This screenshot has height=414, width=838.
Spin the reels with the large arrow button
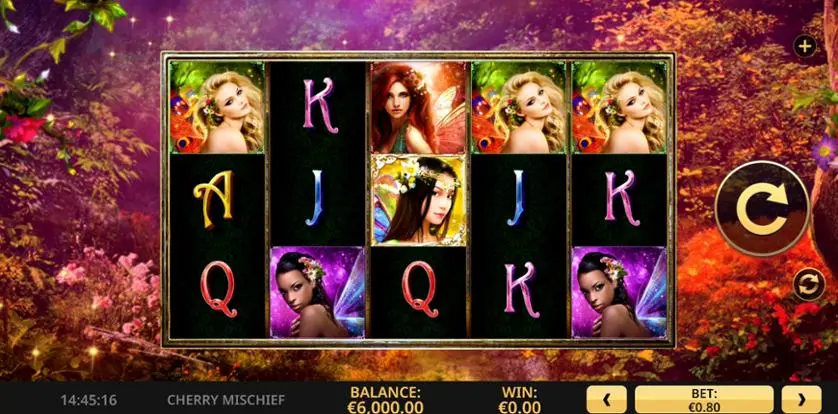(762, 208)
